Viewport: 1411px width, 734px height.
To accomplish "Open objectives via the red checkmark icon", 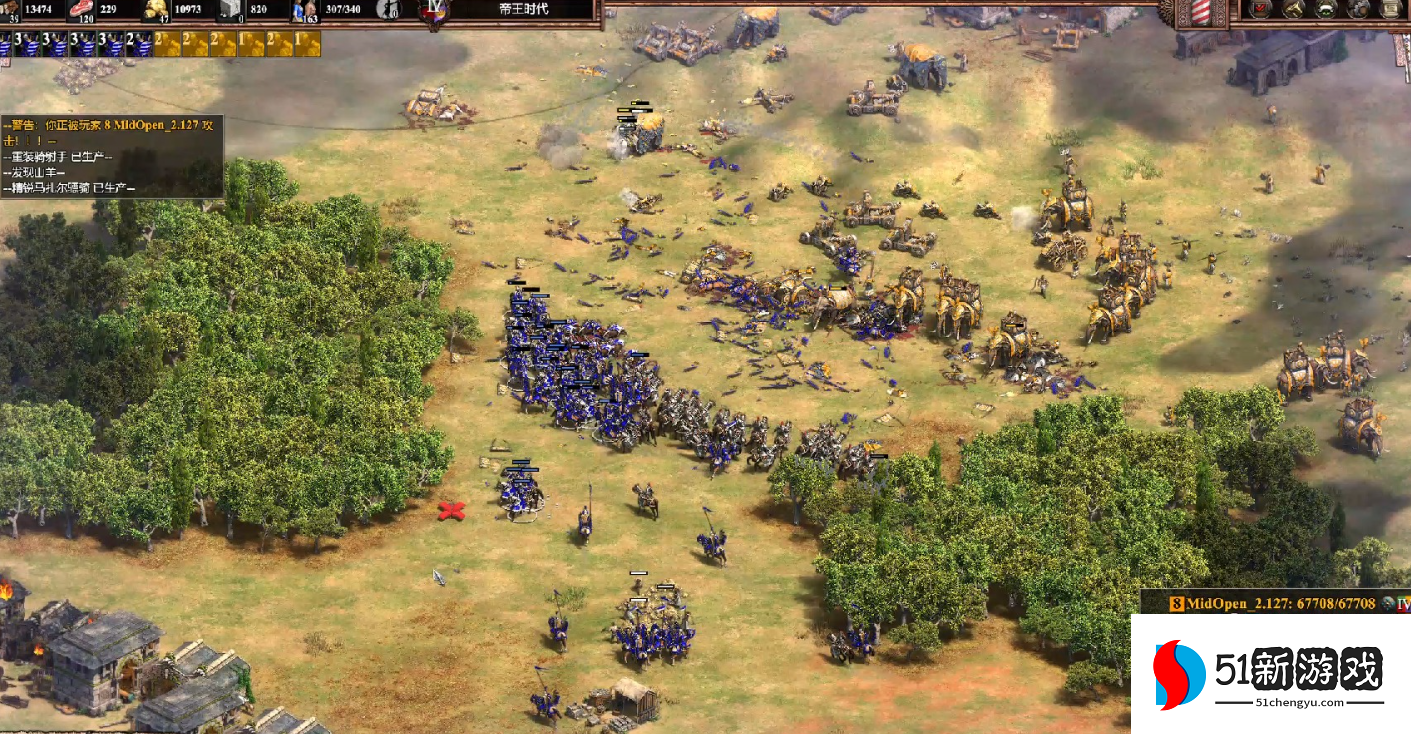I will 1262,9.
